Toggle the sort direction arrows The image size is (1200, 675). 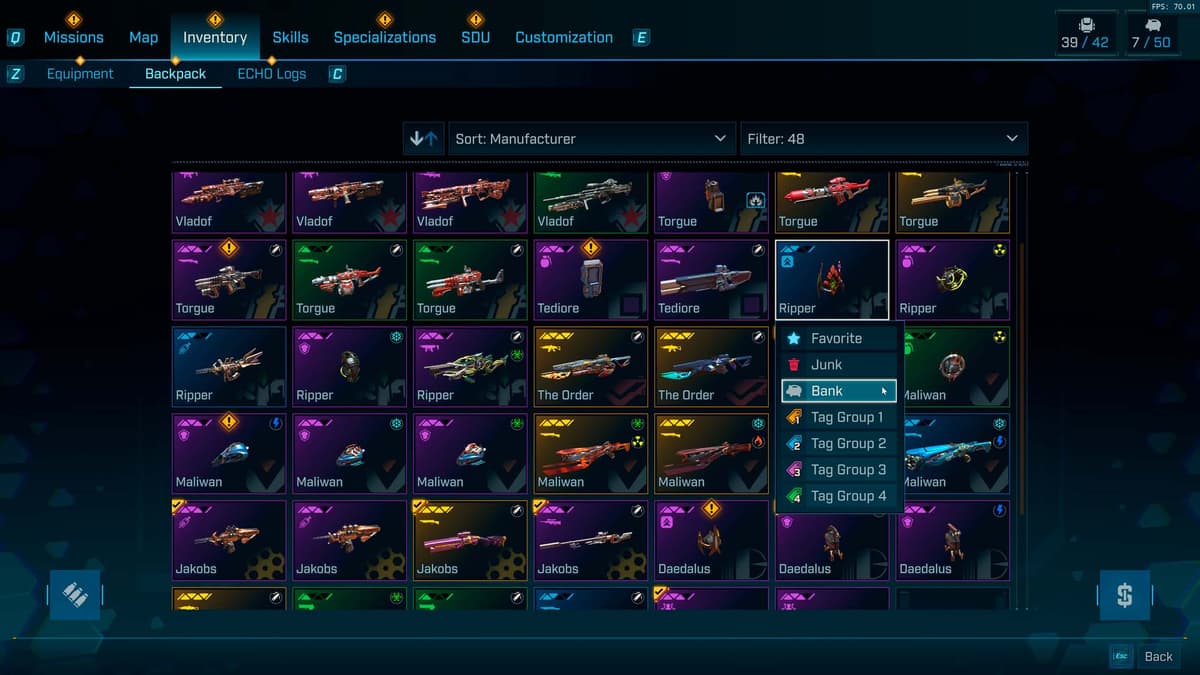point(423,139)
